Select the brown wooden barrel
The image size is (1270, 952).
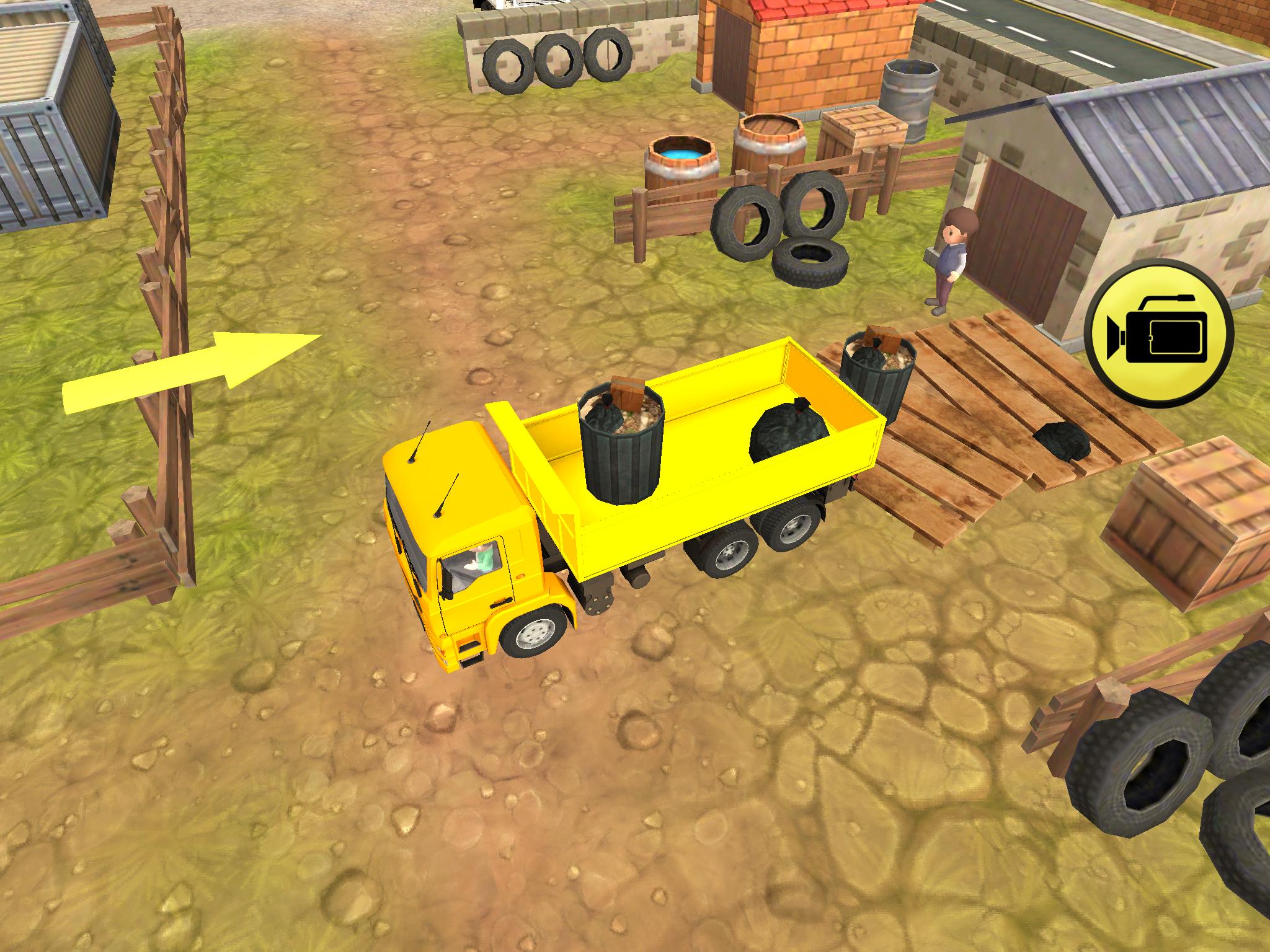click(769, 143)
